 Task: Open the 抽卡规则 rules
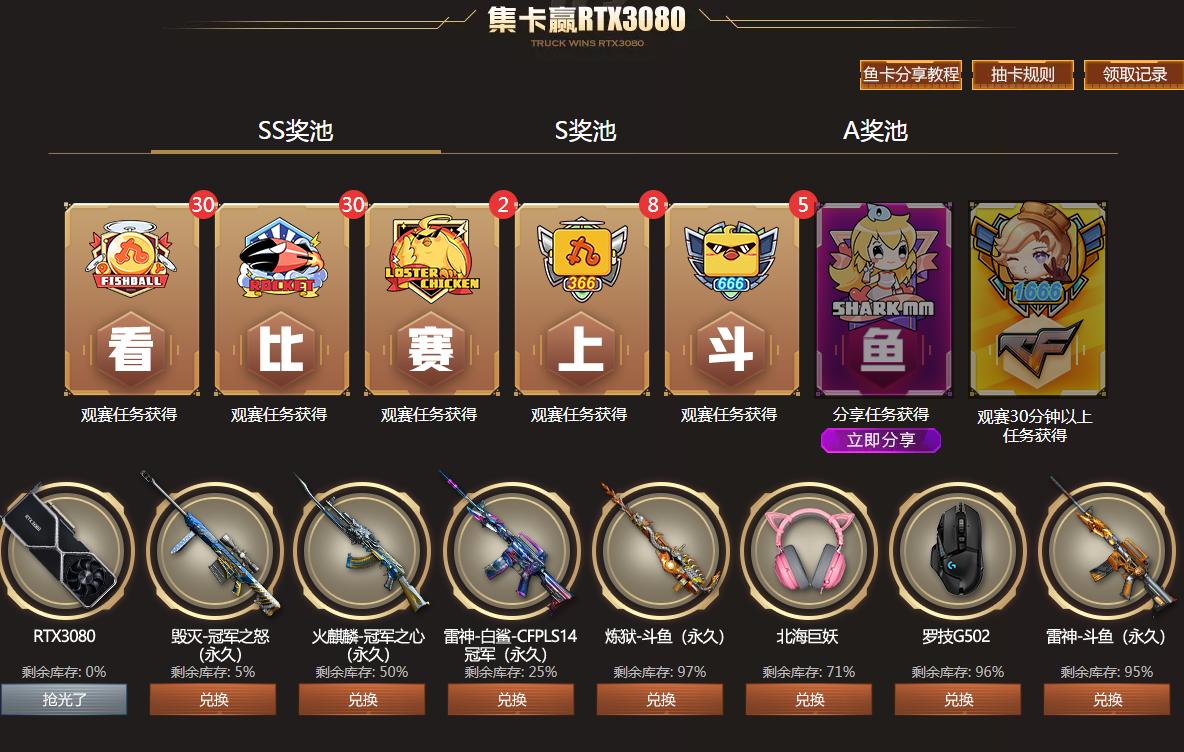pyautogui.click(x=1022, y=75)
